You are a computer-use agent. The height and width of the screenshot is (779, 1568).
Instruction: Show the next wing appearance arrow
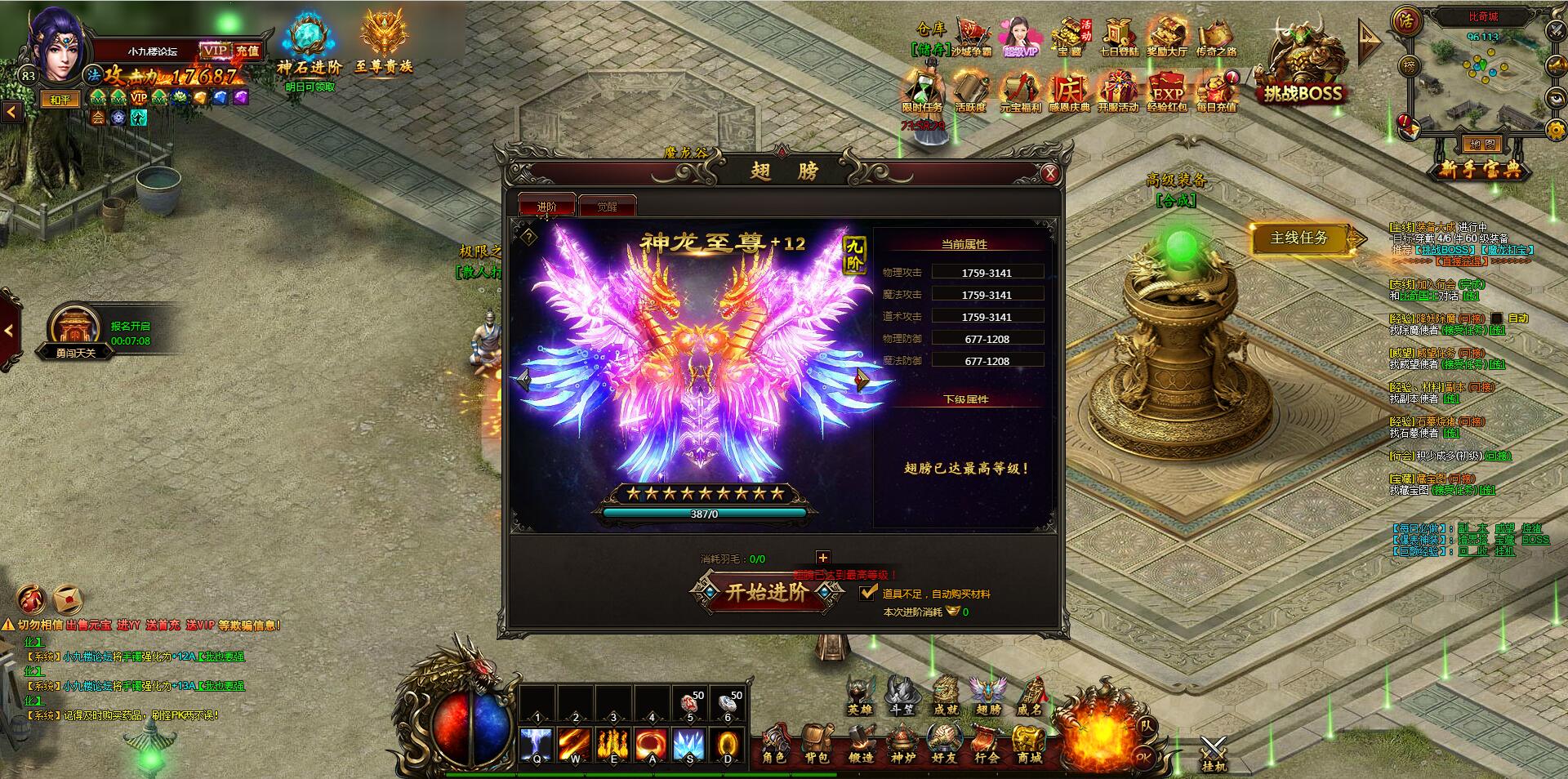click(x=861, y=380)
